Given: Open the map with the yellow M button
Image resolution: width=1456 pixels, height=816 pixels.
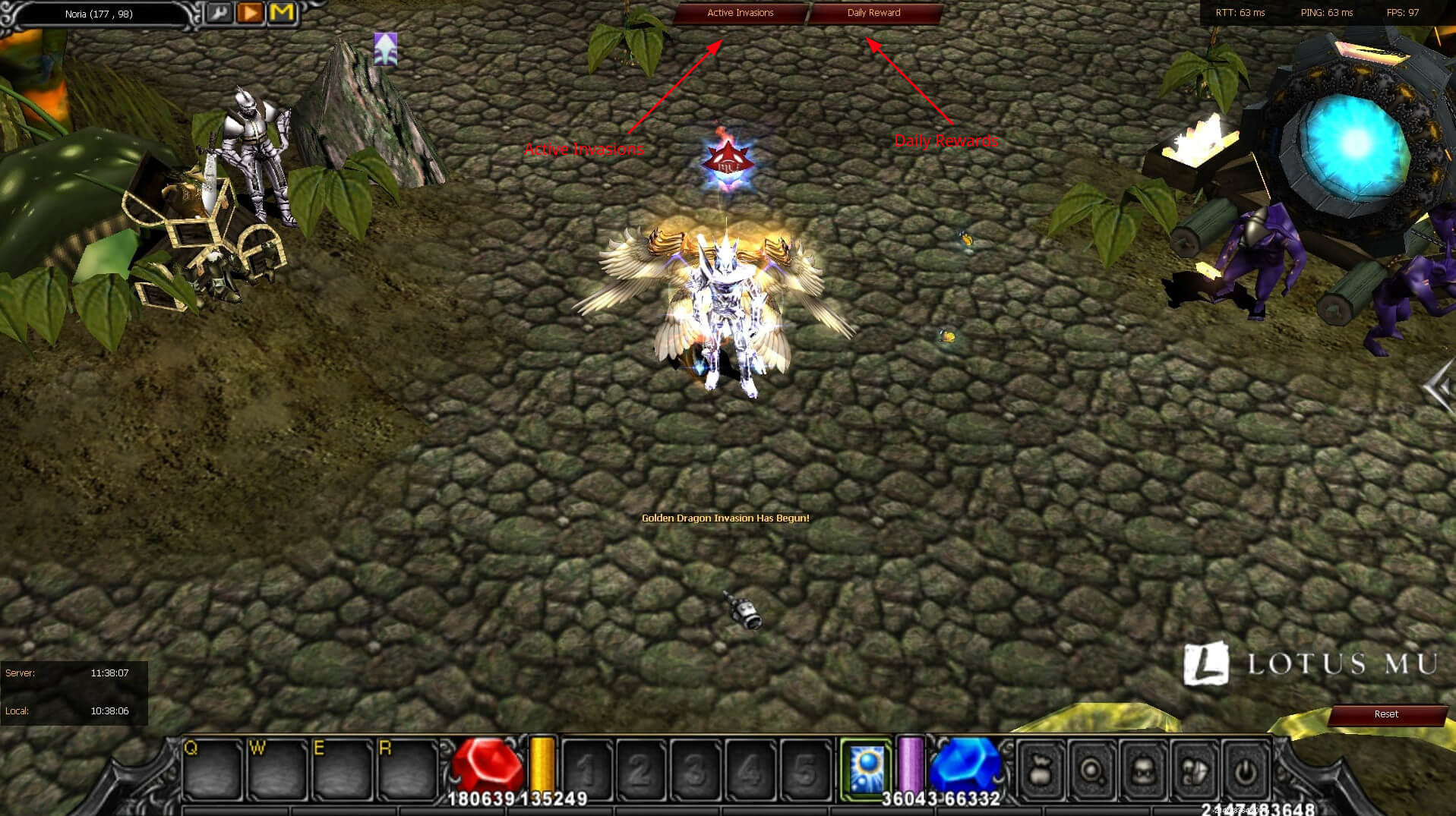Looking at the screenshot, I should click(x=282, y=13).
